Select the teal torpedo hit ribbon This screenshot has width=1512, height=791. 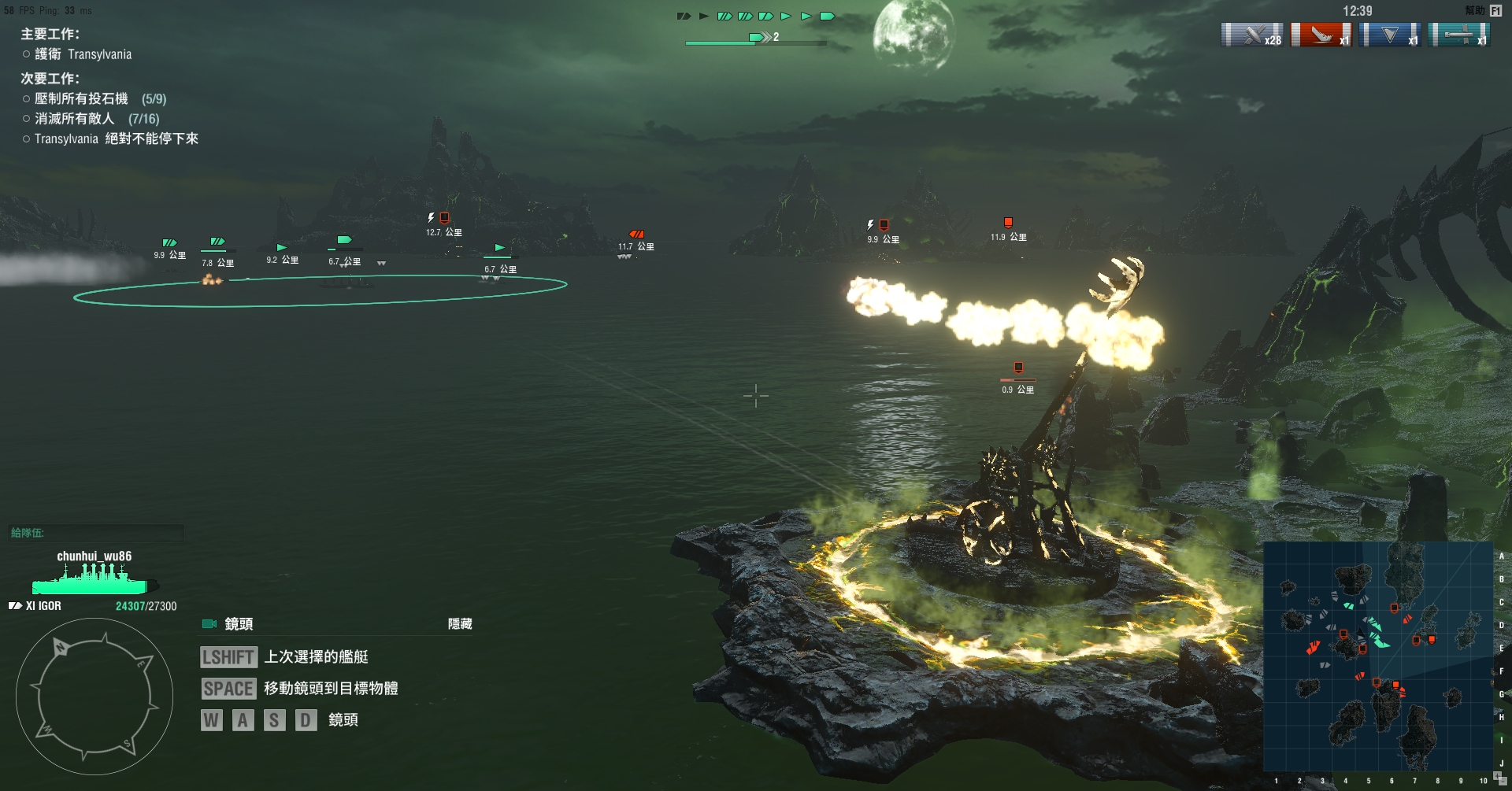click(1458, 35)
